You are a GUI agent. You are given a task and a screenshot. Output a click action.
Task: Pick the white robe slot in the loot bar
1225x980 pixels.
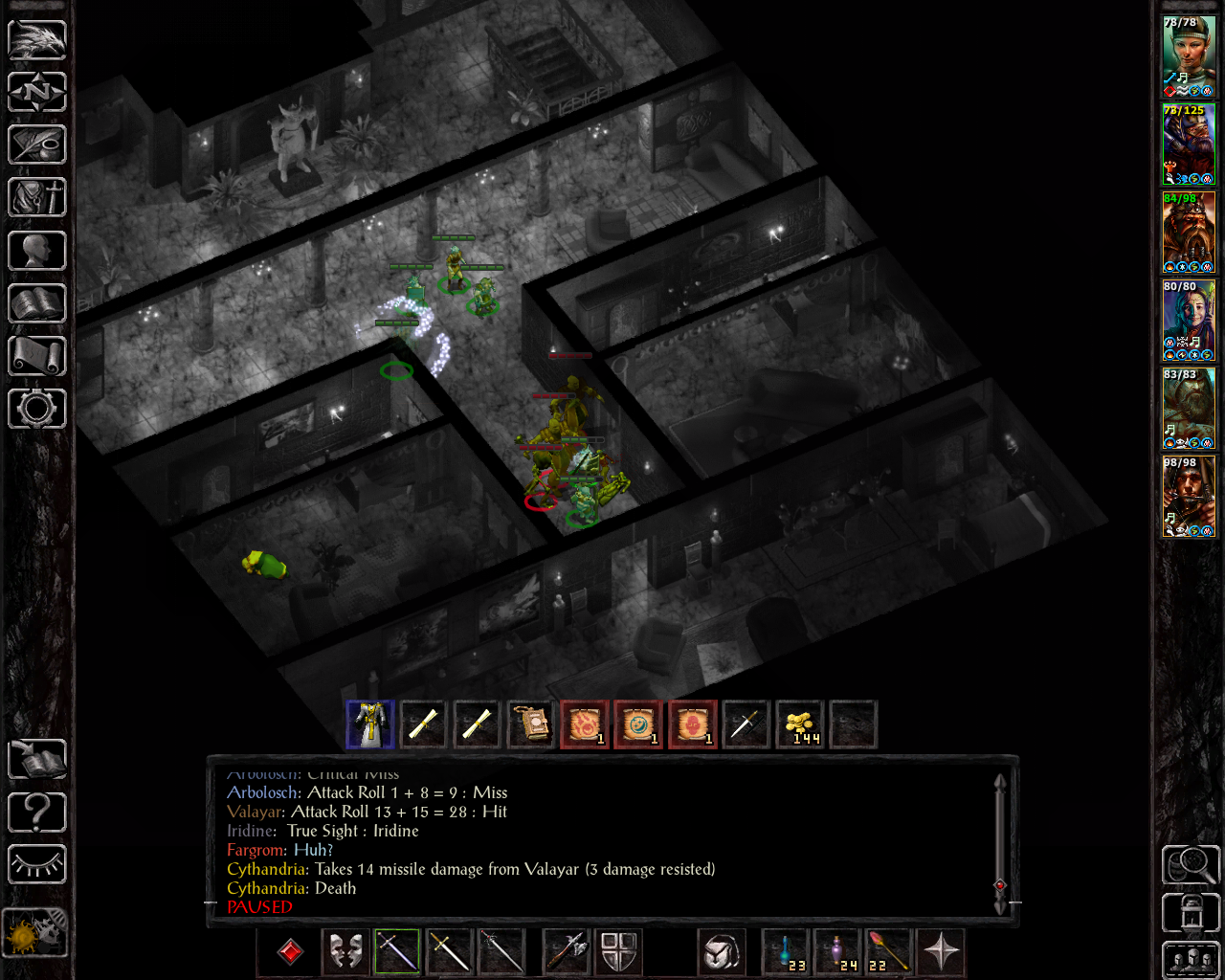370,724
